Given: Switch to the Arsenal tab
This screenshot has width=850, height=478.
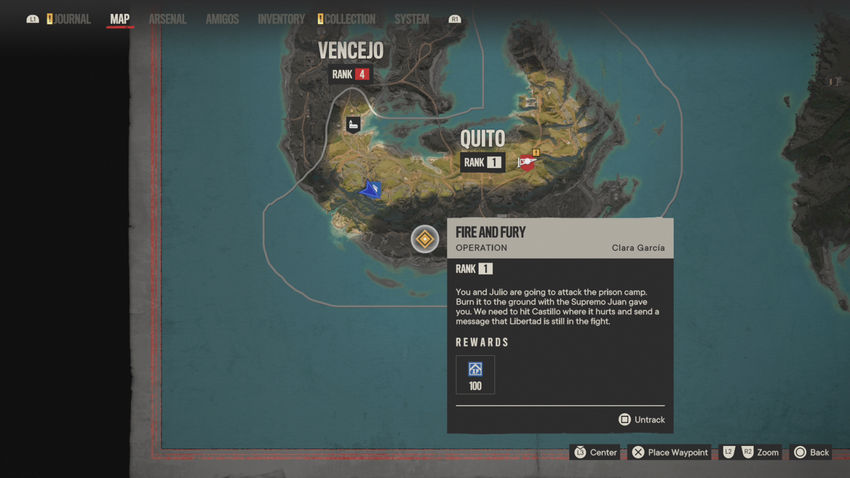Looking at the screenshot, I should tap(167, 19).
